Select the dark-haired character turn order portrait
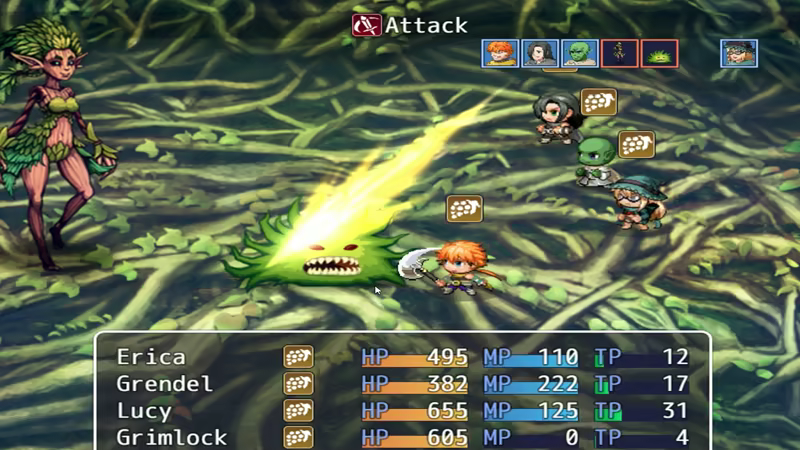 pyautogui.click(x=539, y=53)
